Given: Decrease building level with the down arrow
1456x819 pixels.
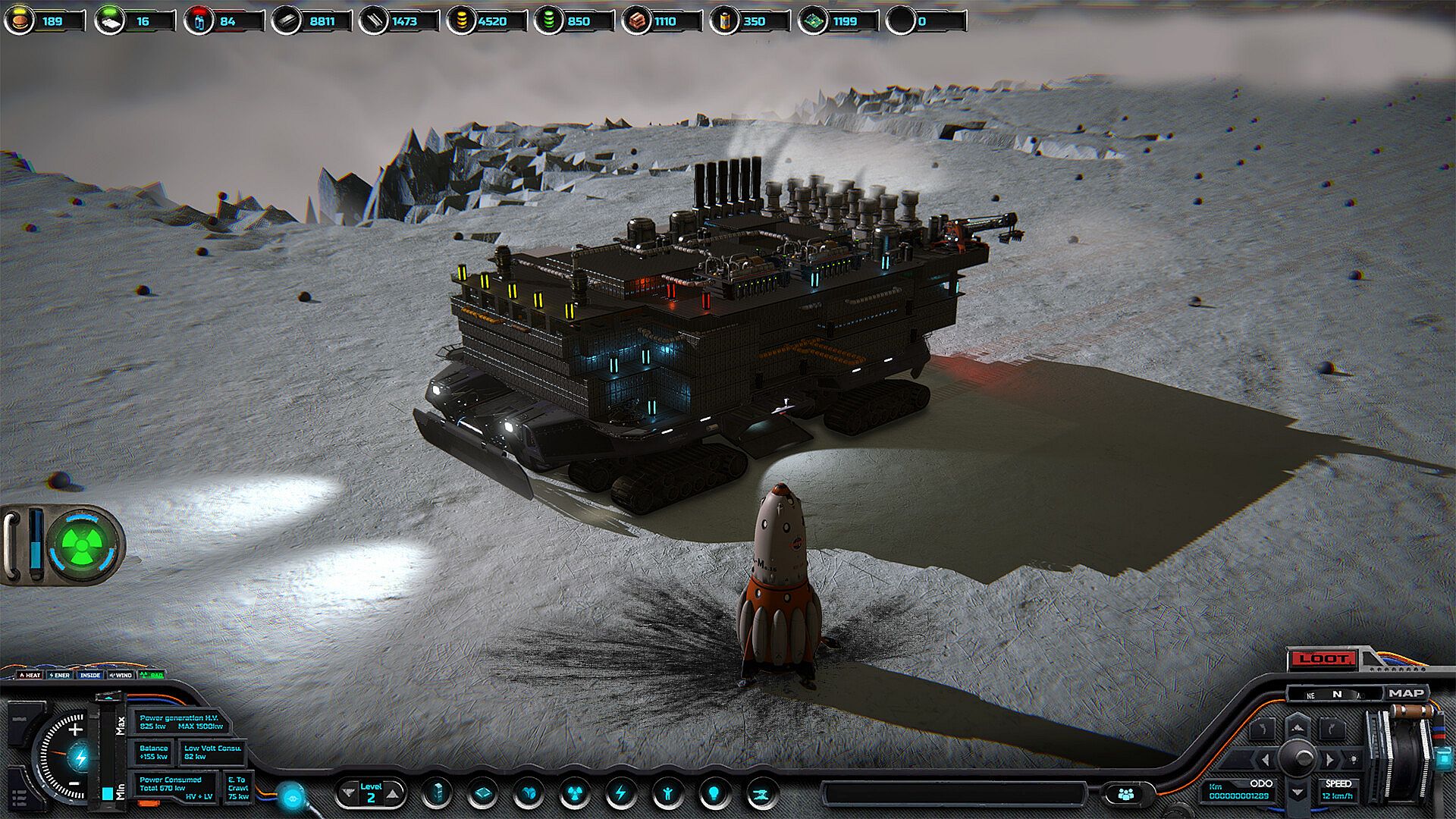Looking at the screenshot, I should tap(349, 794).
